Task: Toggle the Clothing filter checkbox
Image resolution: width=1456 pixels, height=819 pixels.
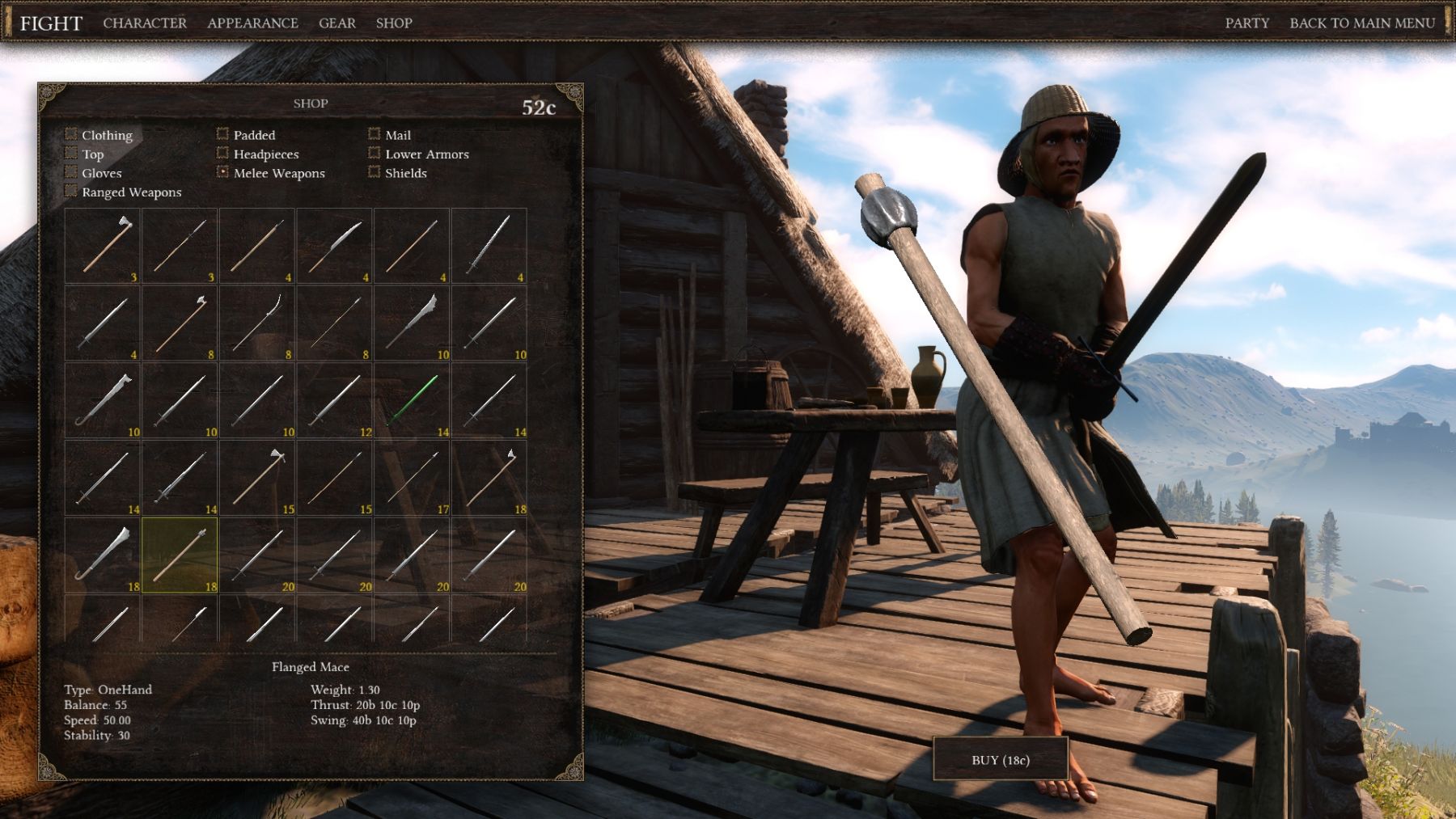Action: point(71,134)
